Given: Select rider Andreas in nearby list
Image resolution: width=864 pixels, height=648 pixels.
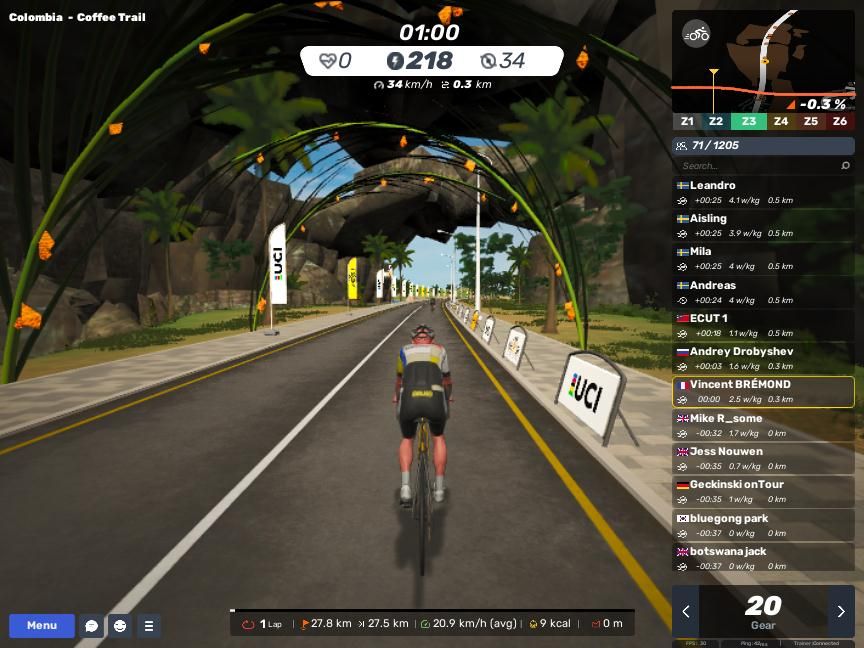Looking at the screenshot, I should click(763, 292).
